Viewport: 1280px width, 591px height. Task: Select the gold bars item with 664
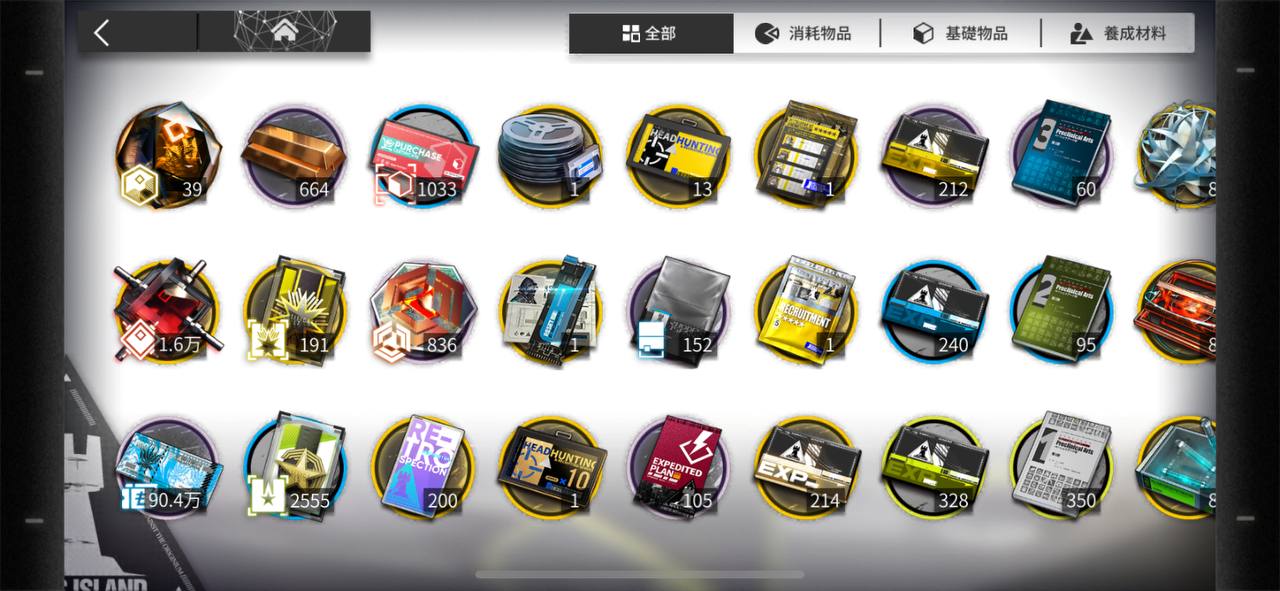pyautogui.click(x=295, y=157)
